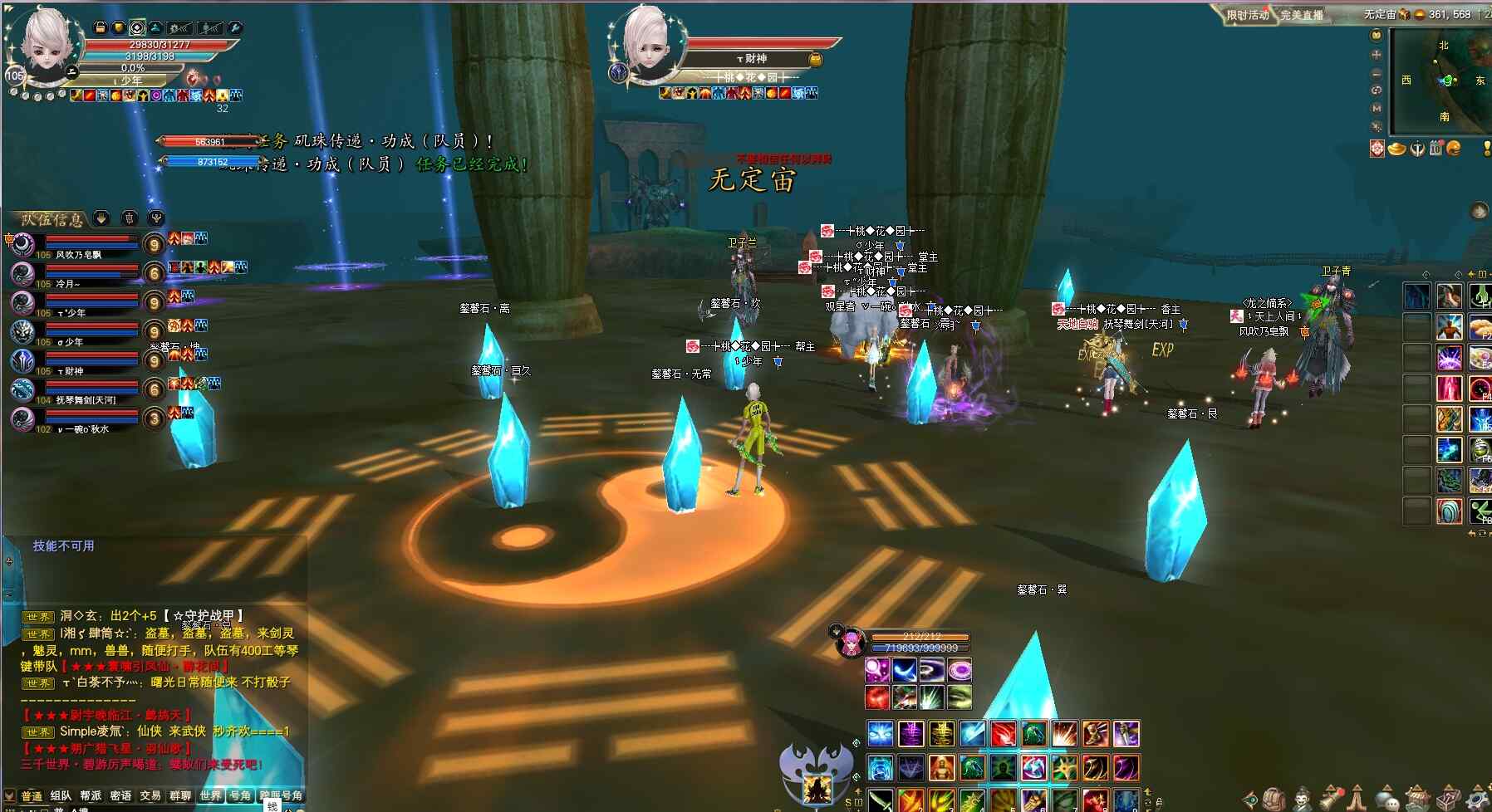Open the 完美直播 live stream tab
Screen dimensions: 1492x812
(x=1301, y=15)
